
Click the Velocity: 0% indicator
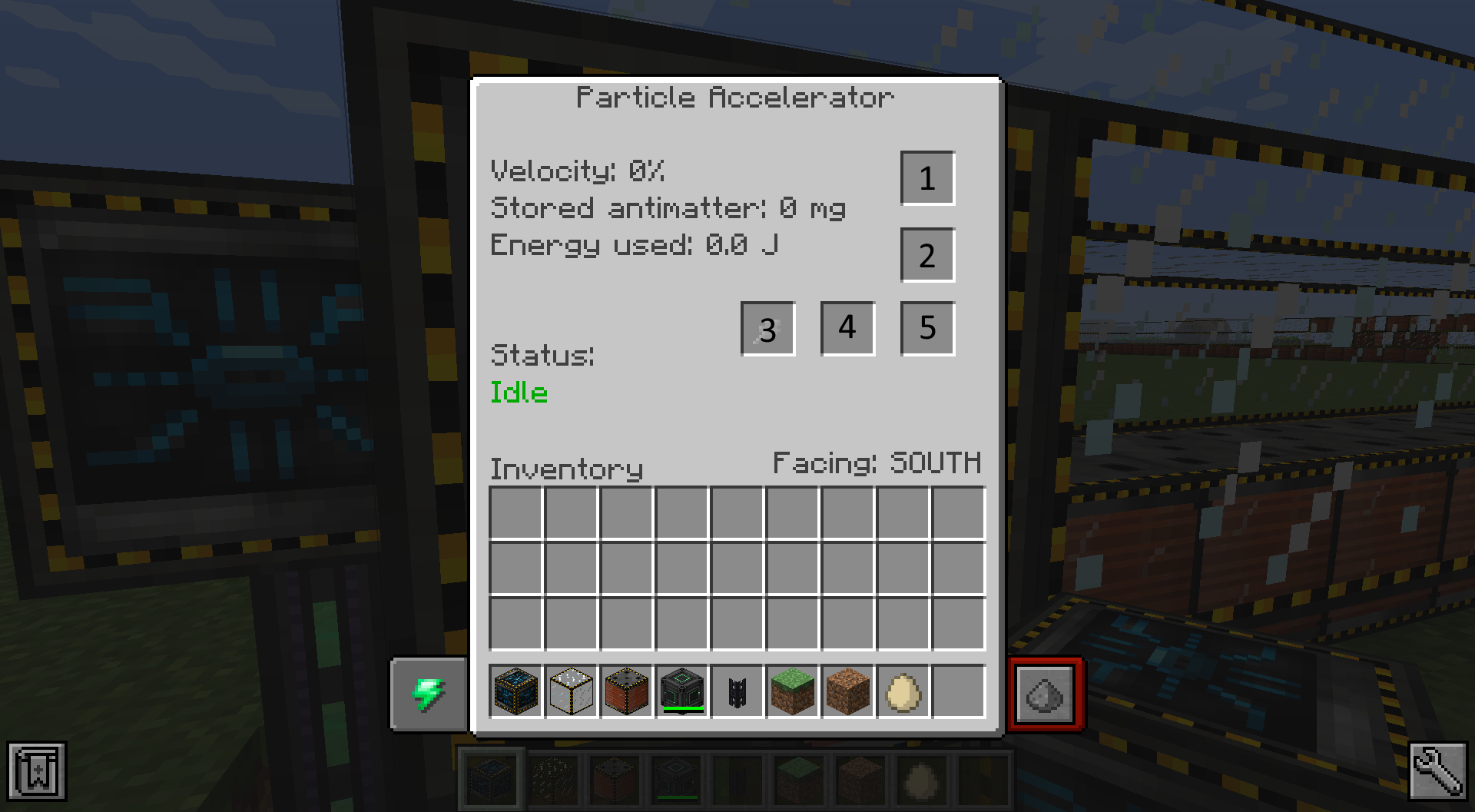pos(578,171)
